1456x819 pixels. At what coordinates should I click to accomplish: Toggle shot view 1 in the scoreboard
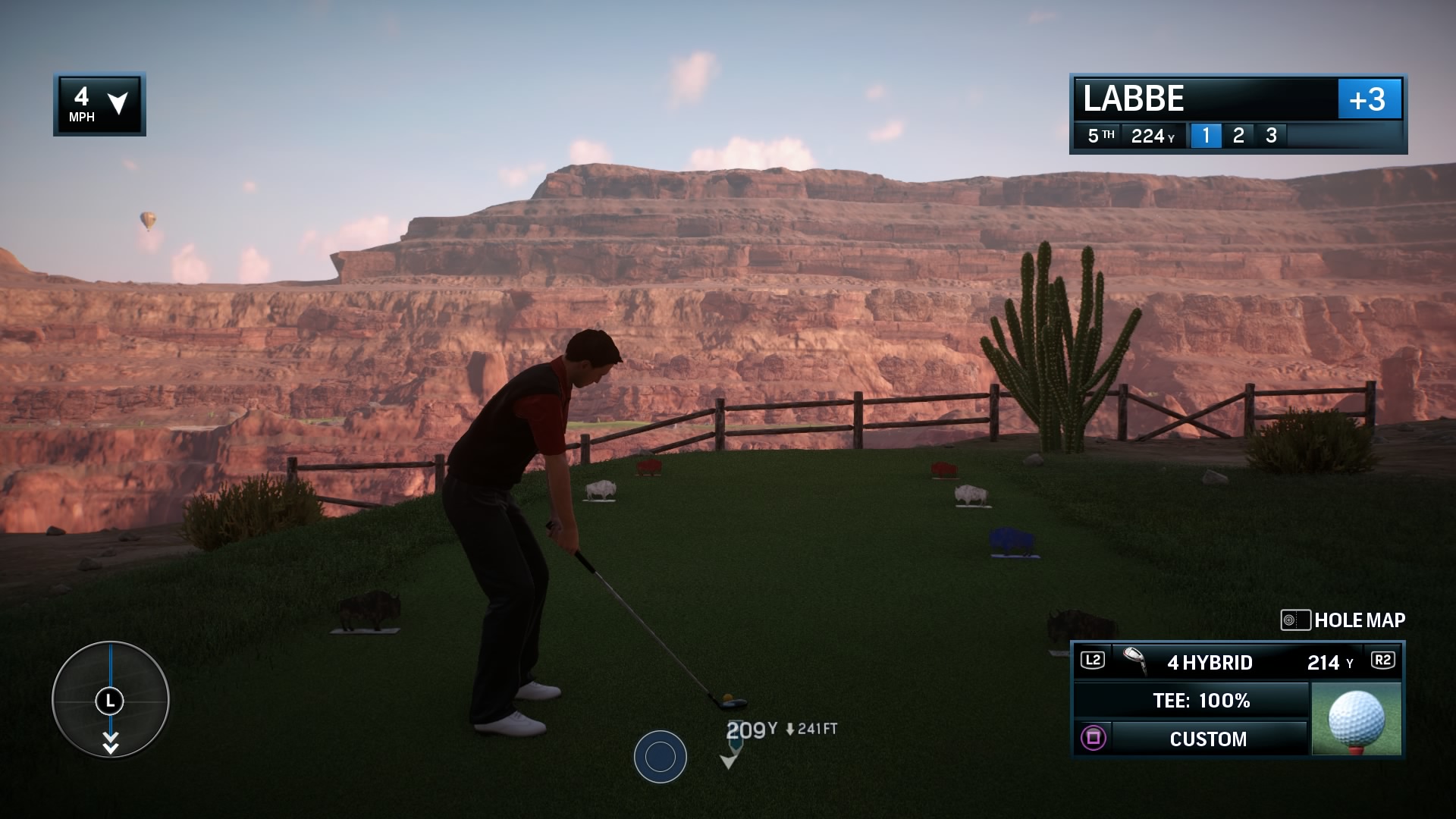coord(1207,136)
